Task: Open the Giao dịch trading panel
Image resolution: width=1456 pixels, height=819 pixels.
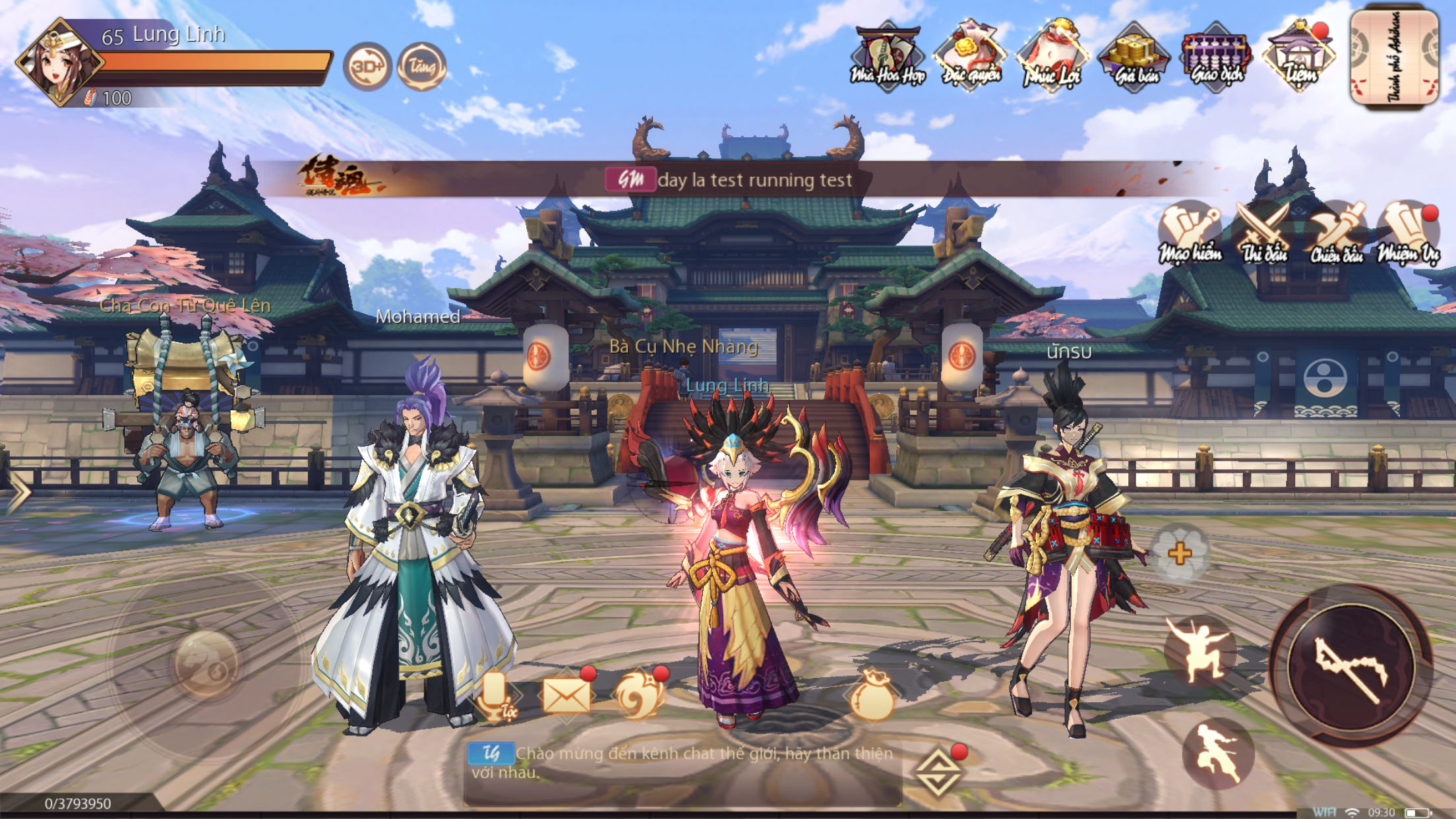Action: [1215, 53]
